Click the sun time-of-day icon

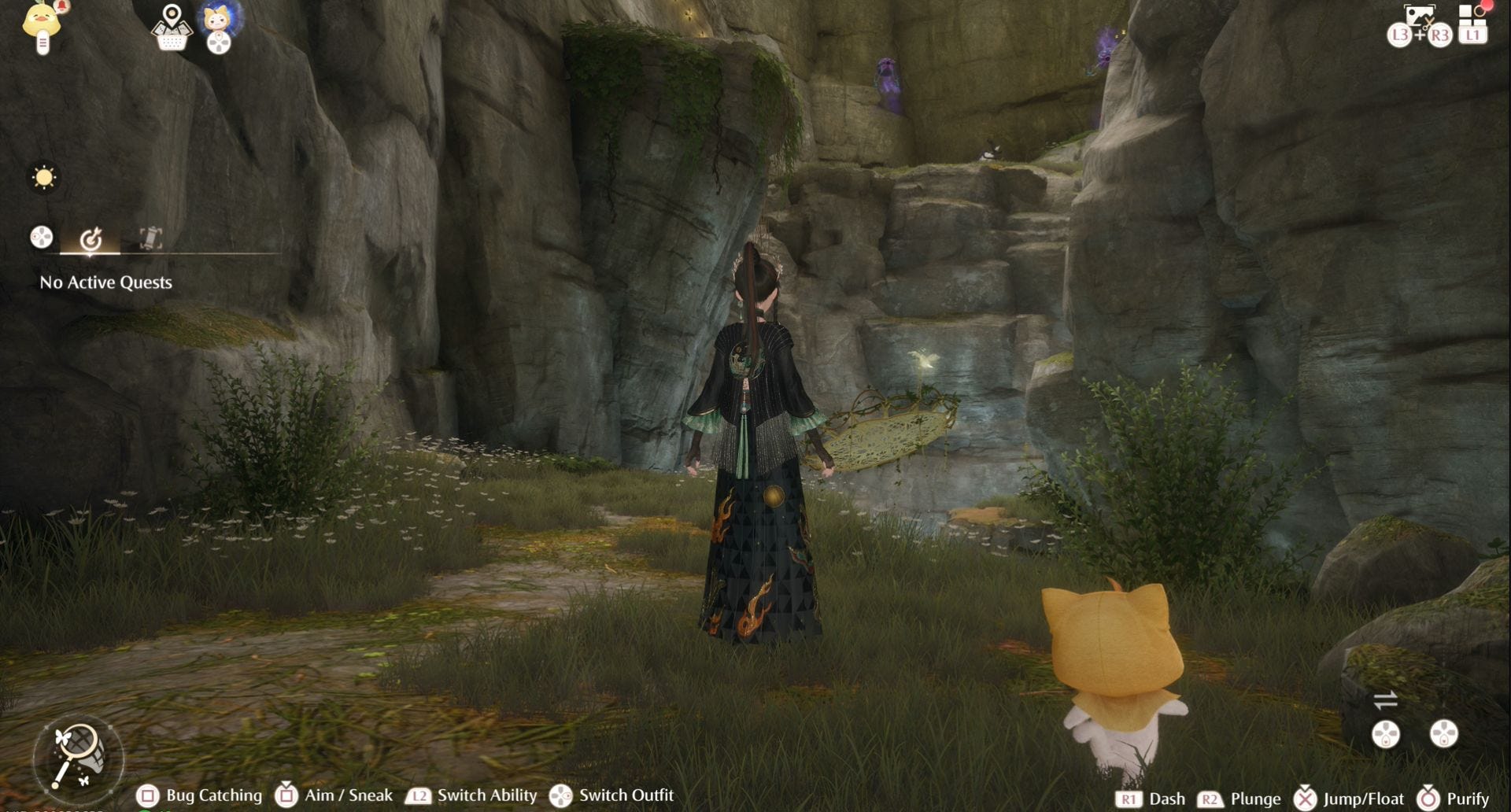point(44,177)
